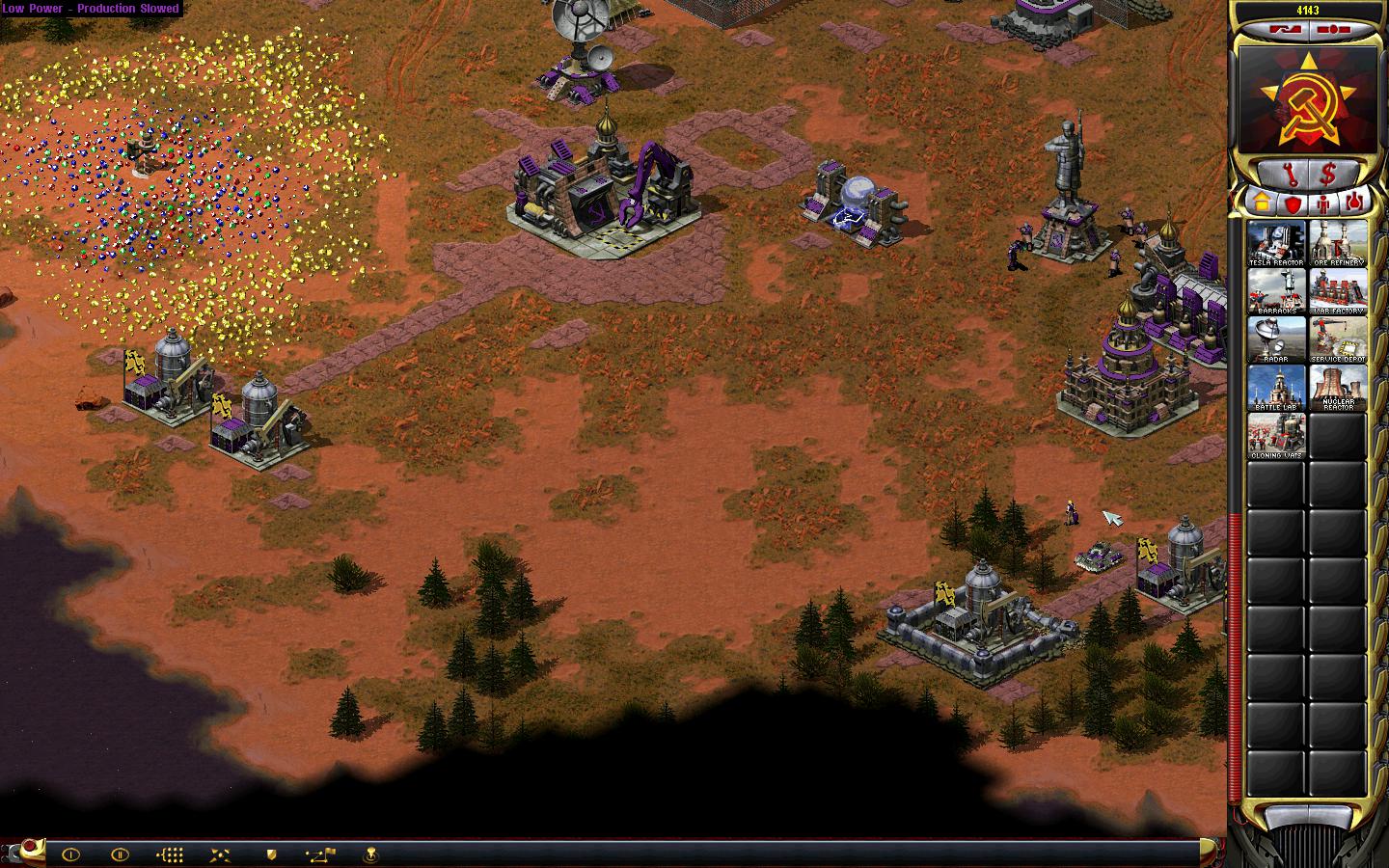Screen dimensions: 1389x868
Task: Queue an Ore Refinery for construction
Action: 1338,242
